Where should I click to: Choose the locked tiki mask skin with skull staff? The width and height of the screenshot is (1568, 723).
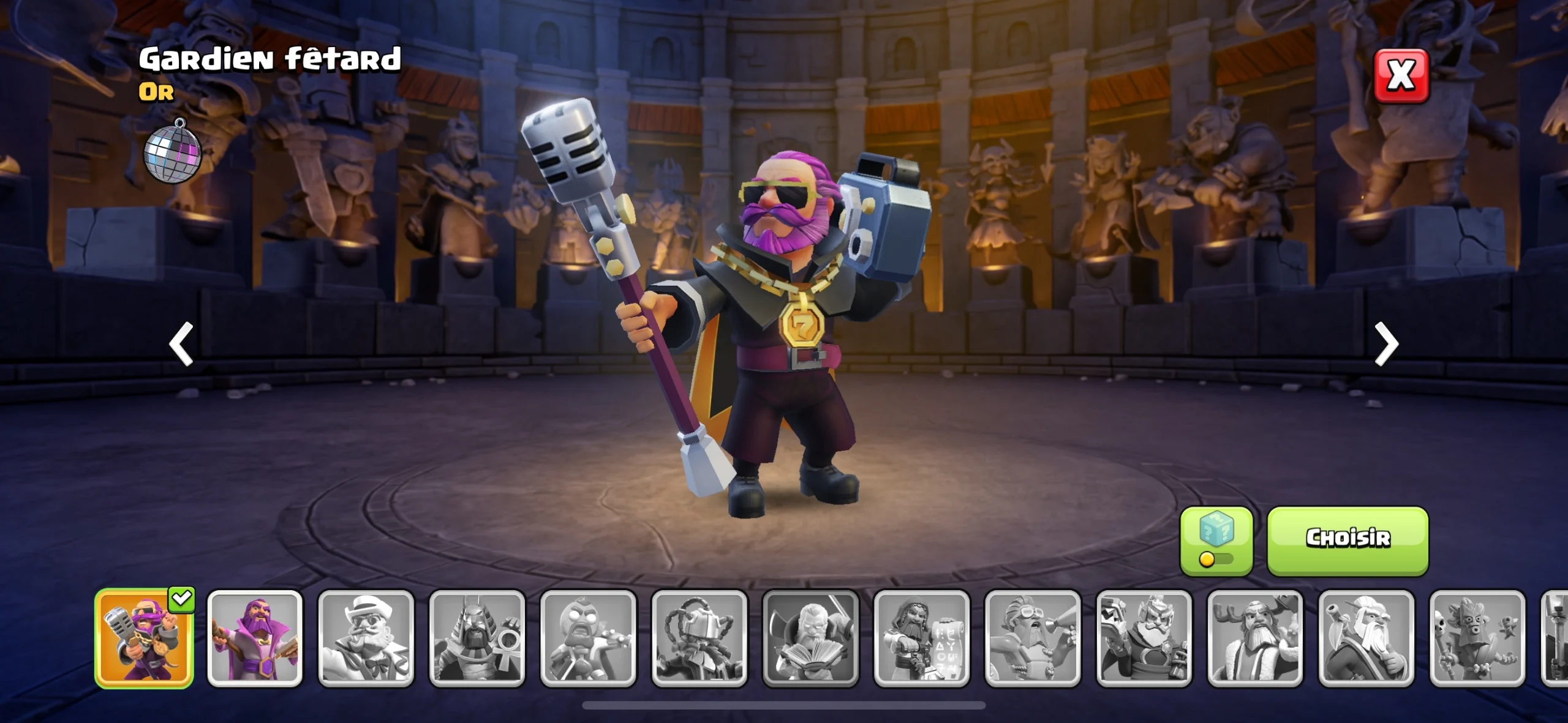[1477, 639]
